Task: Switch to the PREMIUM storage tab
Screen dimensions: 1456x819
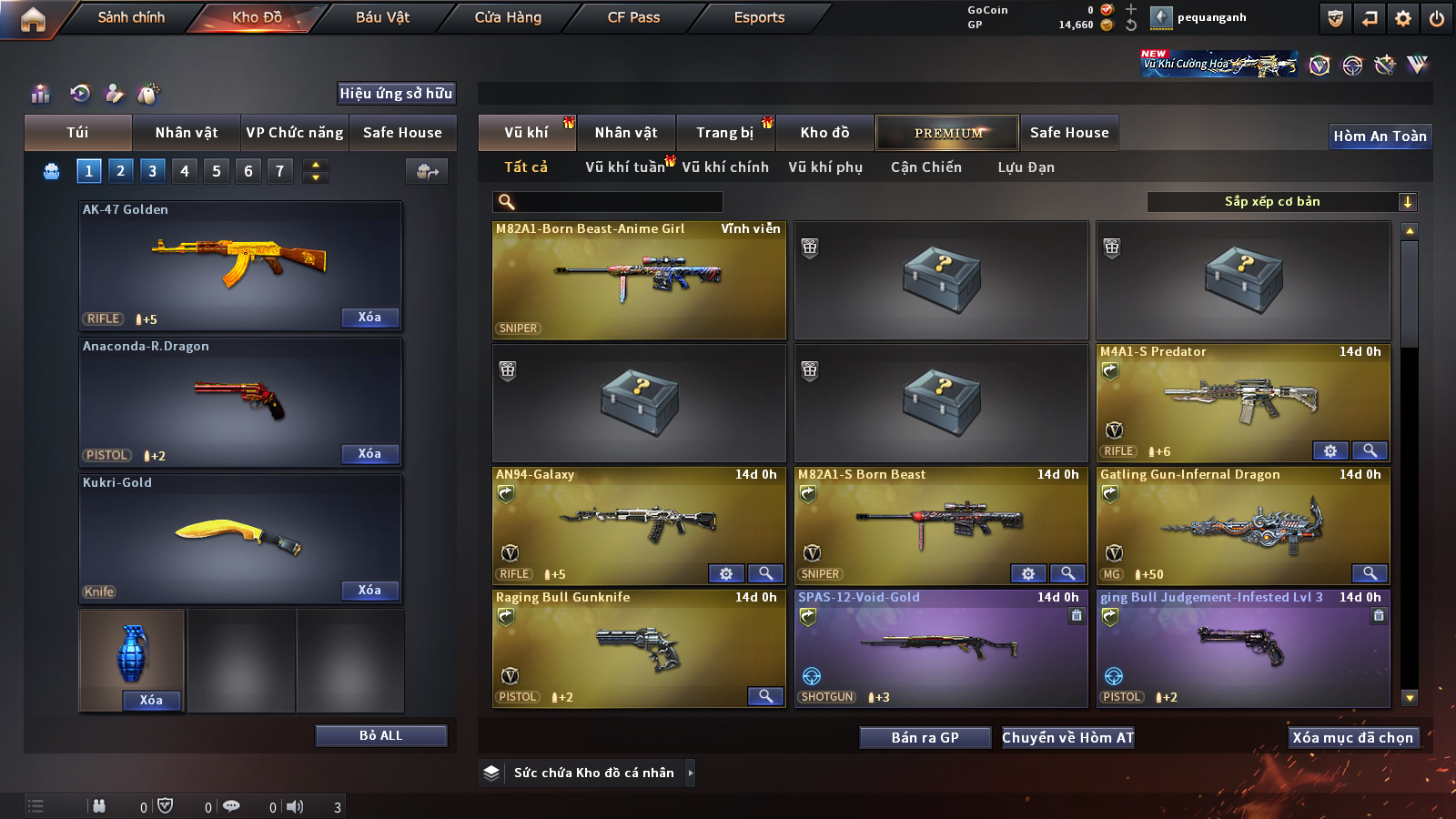Action: click(x=947, y=133)
